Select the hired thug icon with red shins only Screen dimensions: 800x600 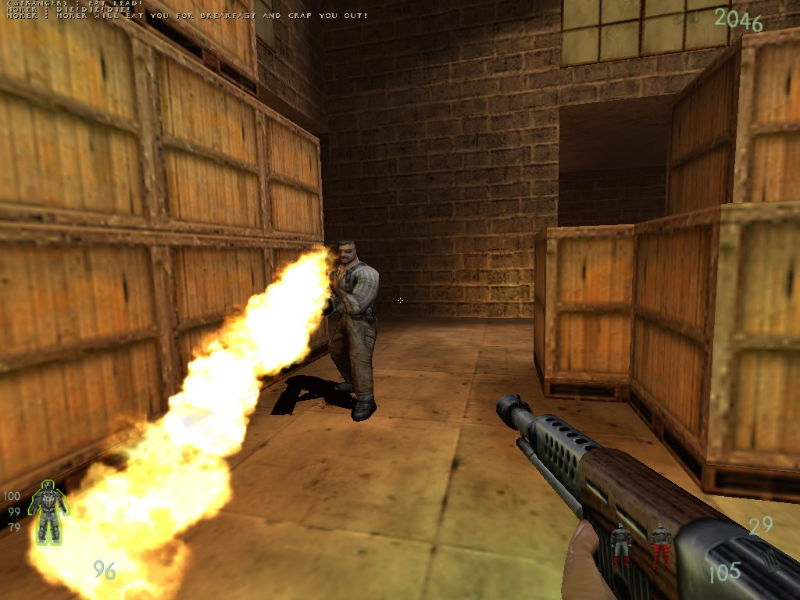tap(621, 545)
